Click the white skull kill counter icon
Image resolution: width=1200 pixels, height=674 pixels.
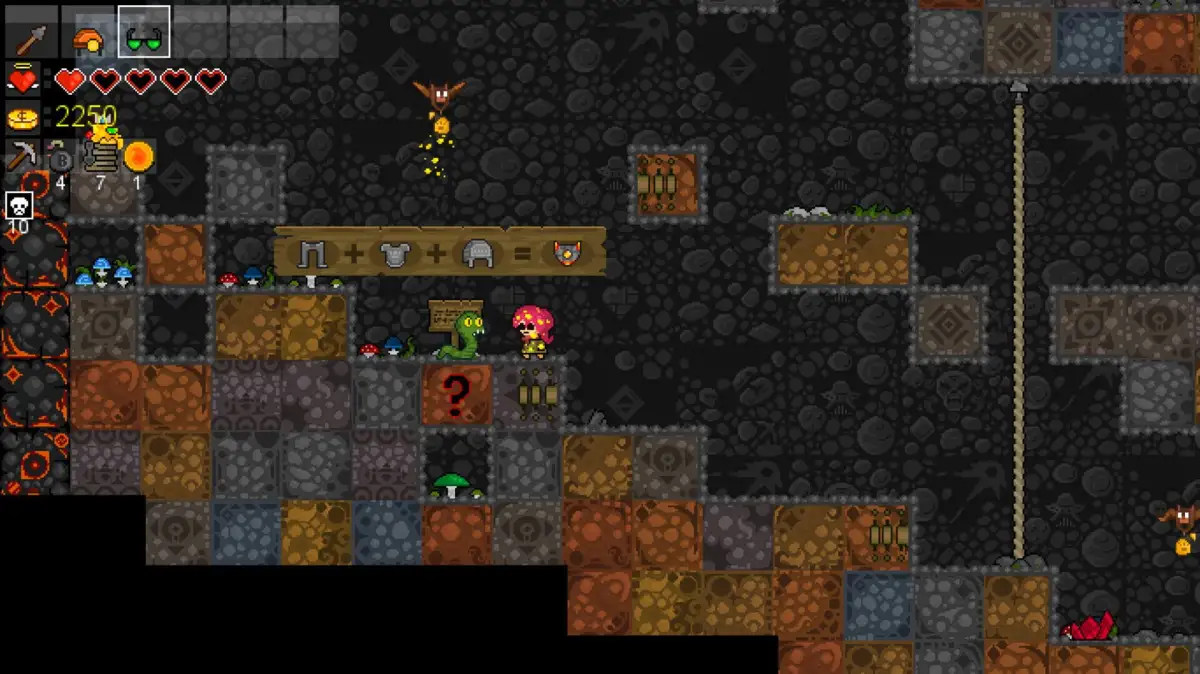(19, 206)
